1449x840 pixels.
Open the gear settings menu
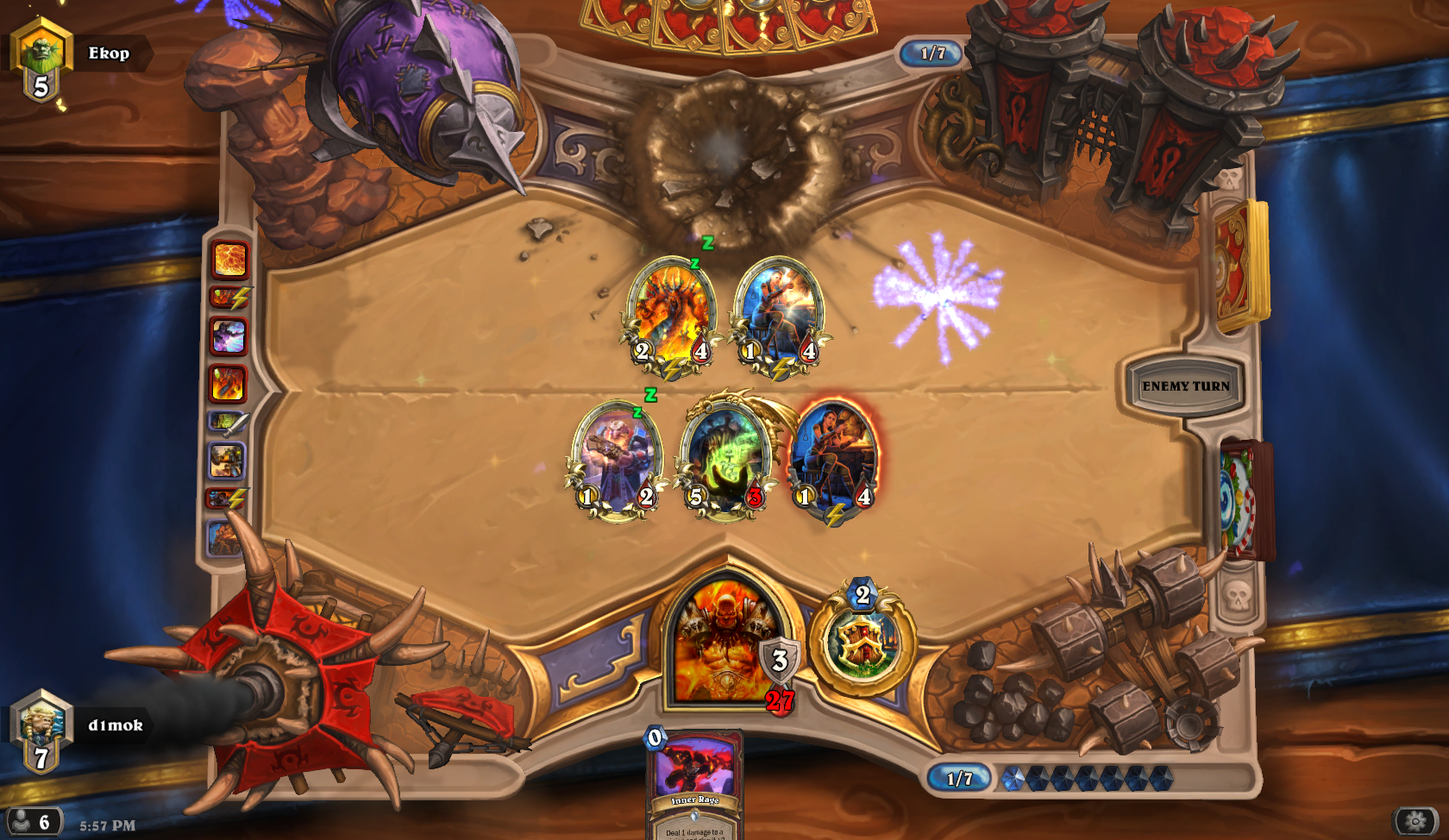[1415, 822]
